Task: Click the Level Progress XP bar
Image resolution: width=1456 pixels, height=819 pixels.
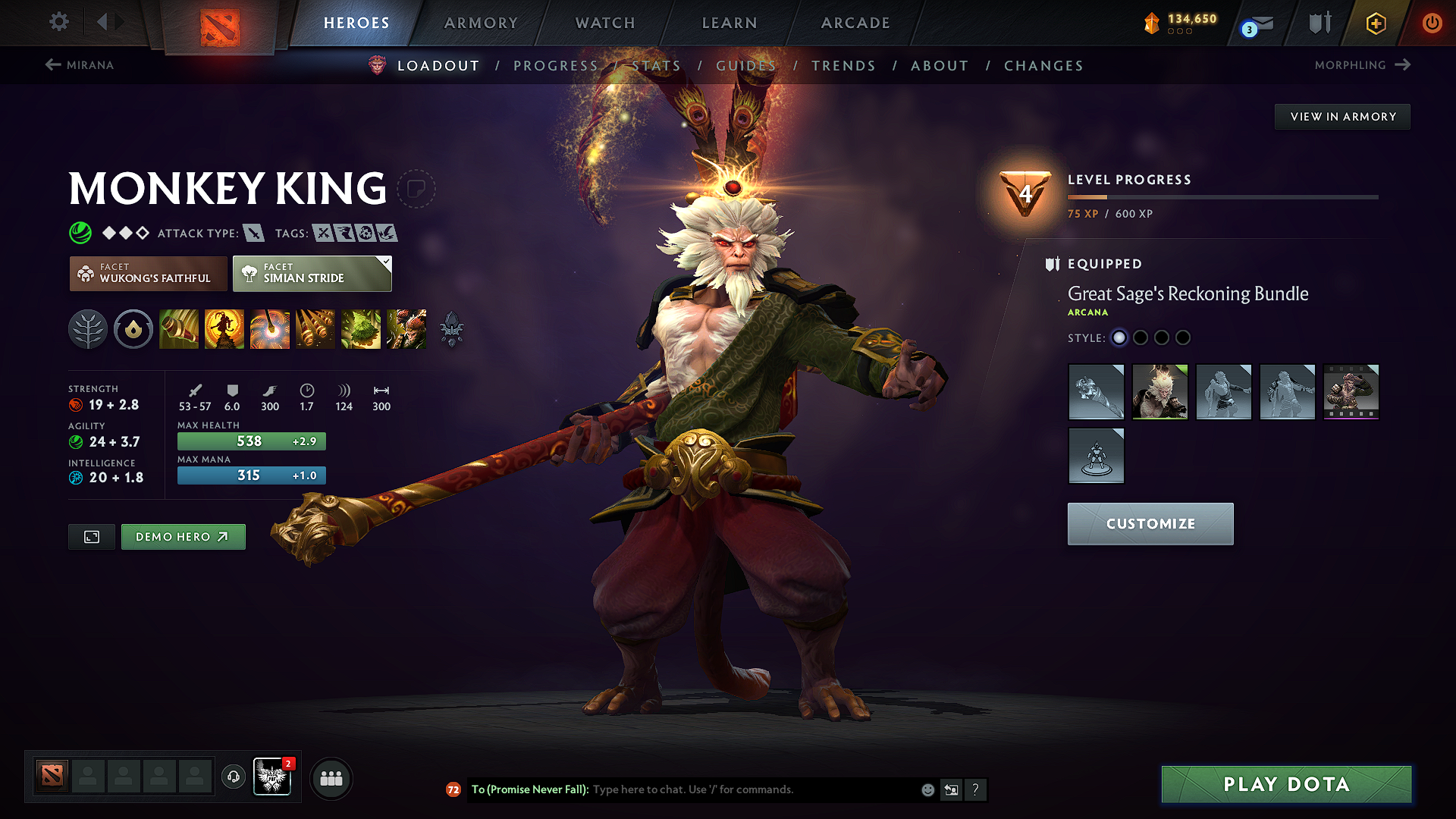Action: 1222,196
